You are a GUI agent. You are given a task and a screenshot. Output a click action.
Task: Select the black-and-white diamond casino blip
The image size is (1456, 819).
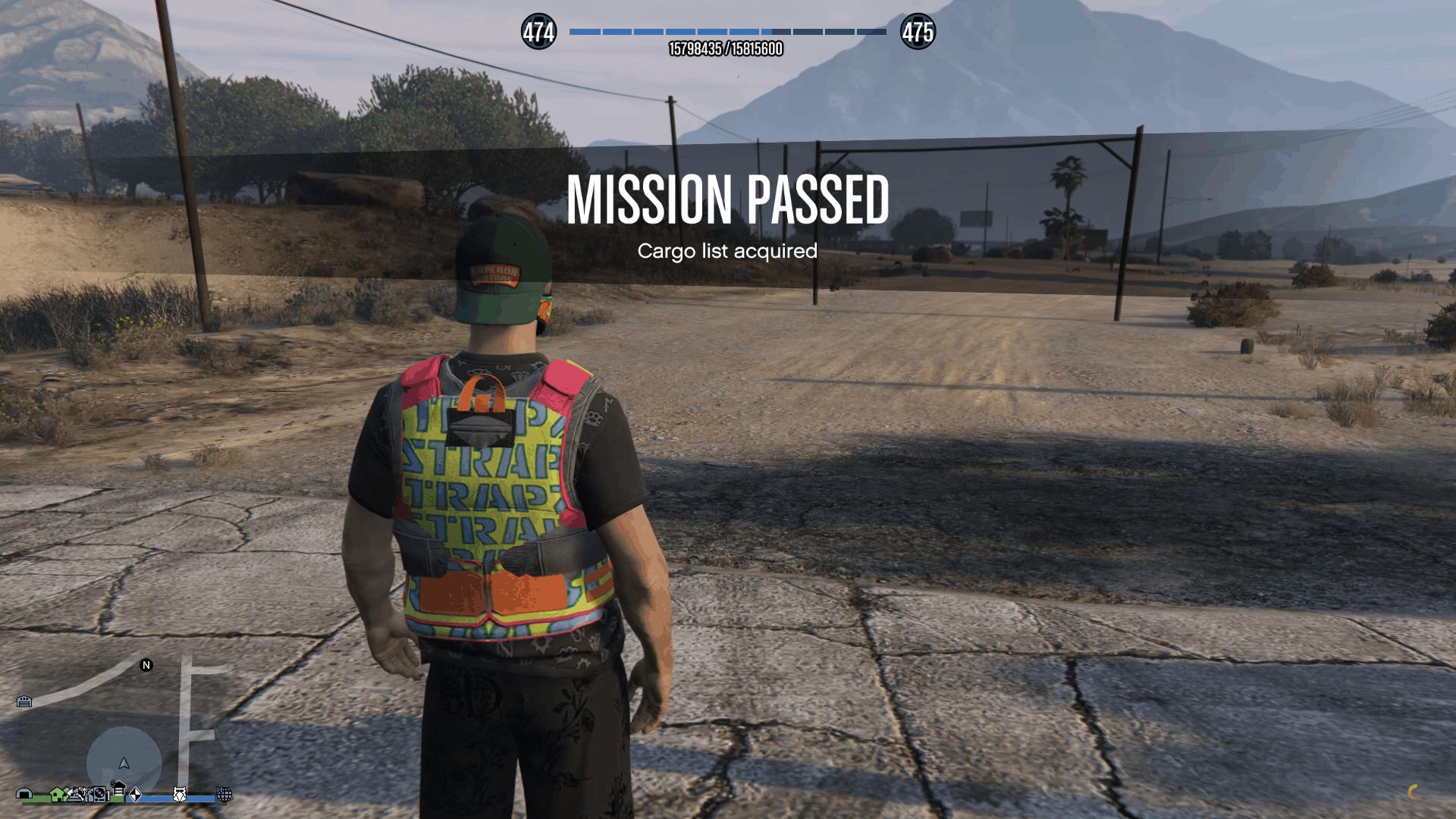tap(136, 795)
